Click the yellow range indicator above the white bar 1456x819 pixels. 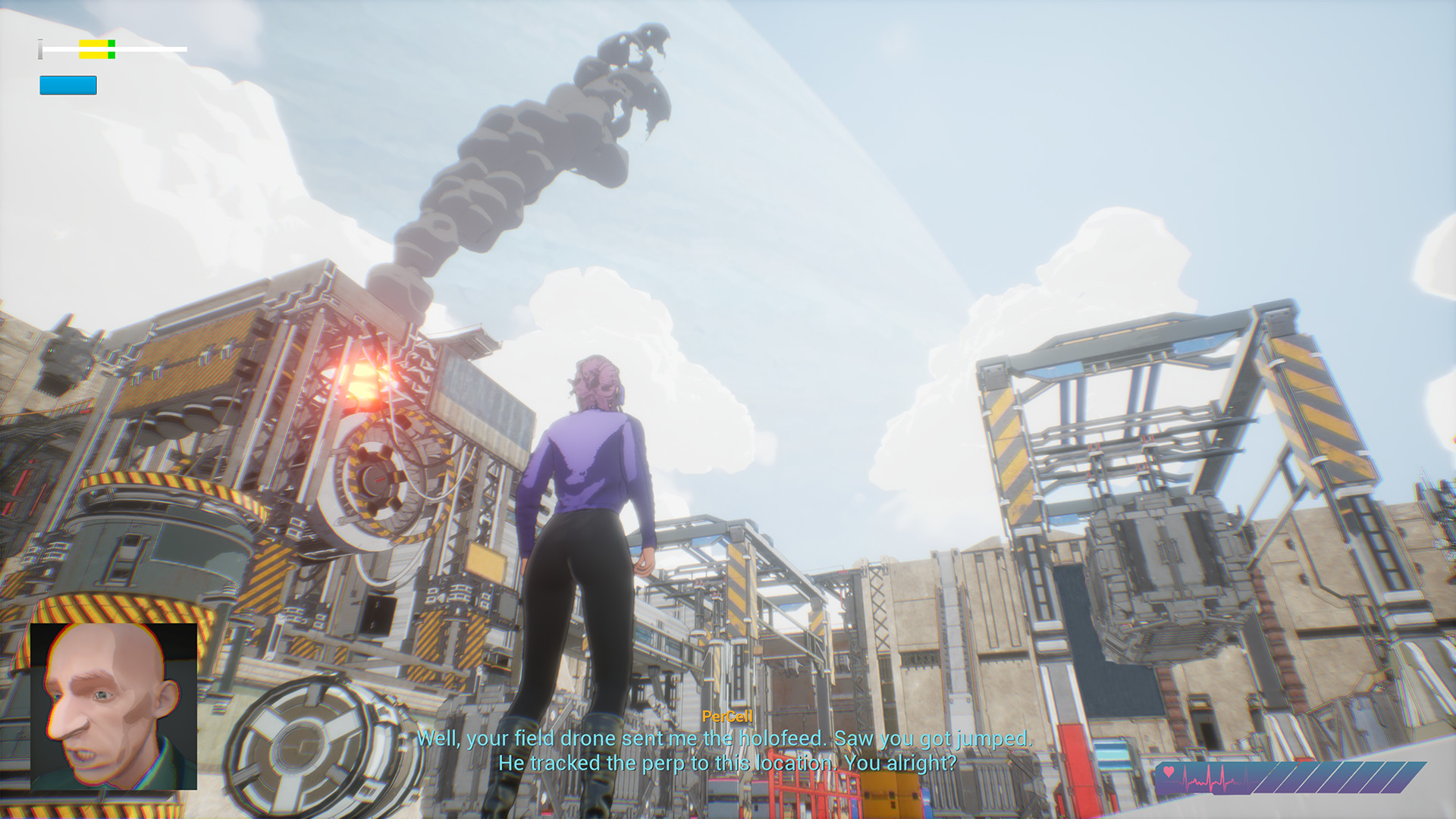click(93, 45)
